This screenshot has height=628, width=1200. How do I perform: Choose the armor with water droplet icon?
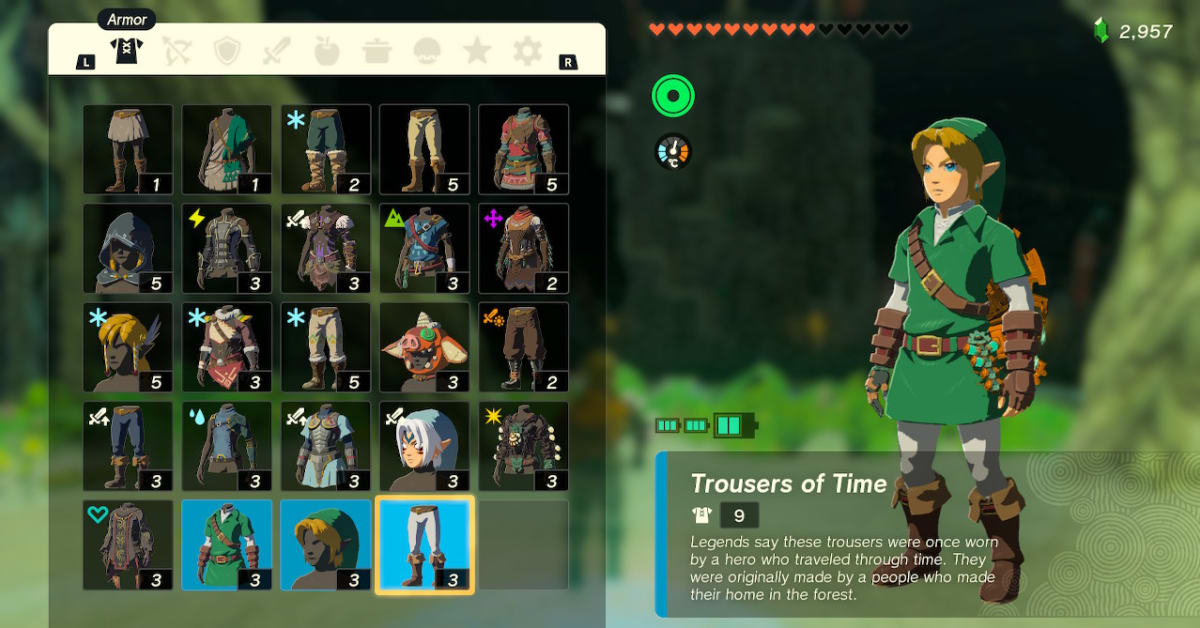[x=226, y=446]
